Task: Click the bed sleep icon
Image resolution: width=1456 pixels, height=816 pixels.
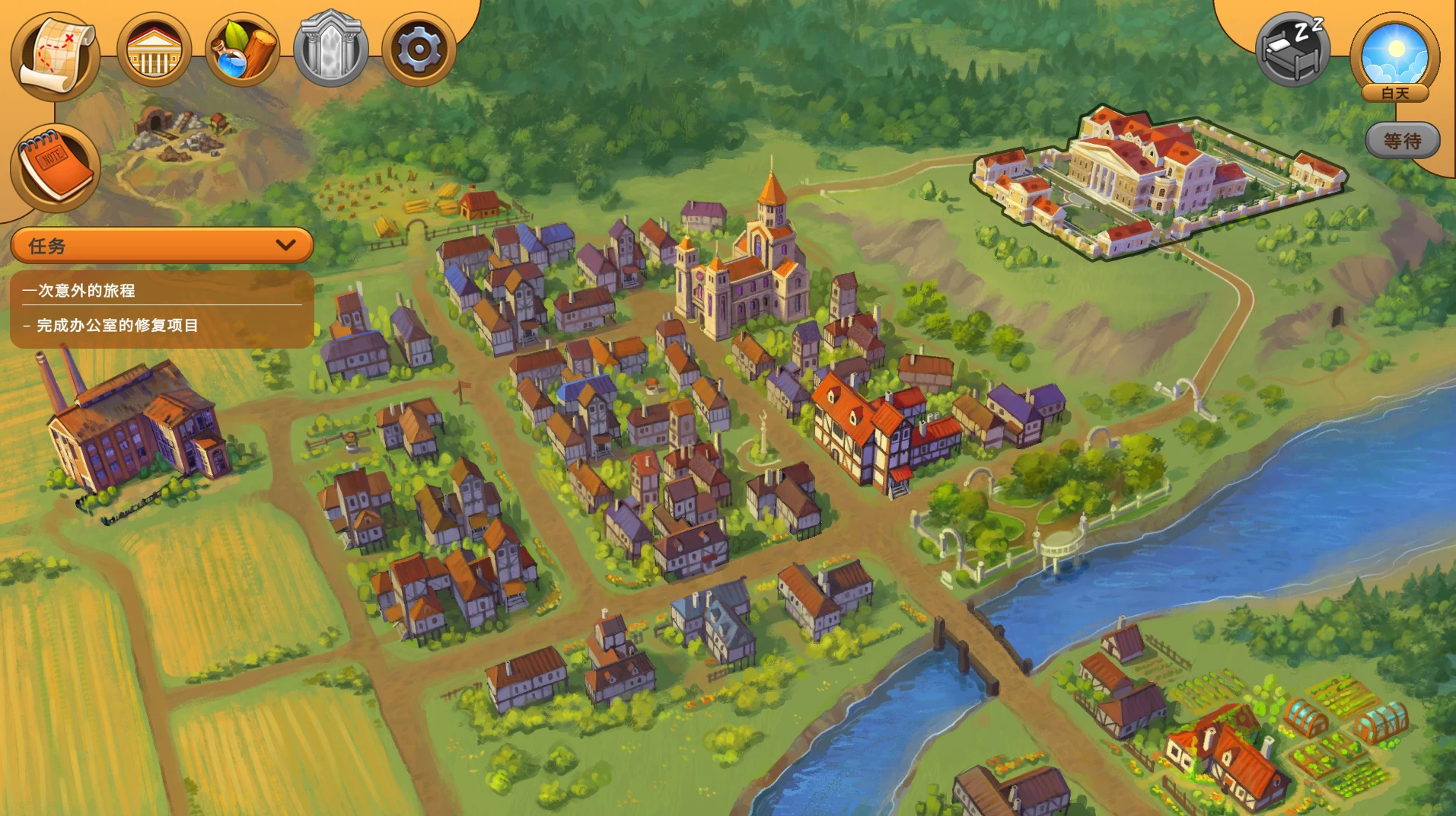Action: [x=1292, y=49]
